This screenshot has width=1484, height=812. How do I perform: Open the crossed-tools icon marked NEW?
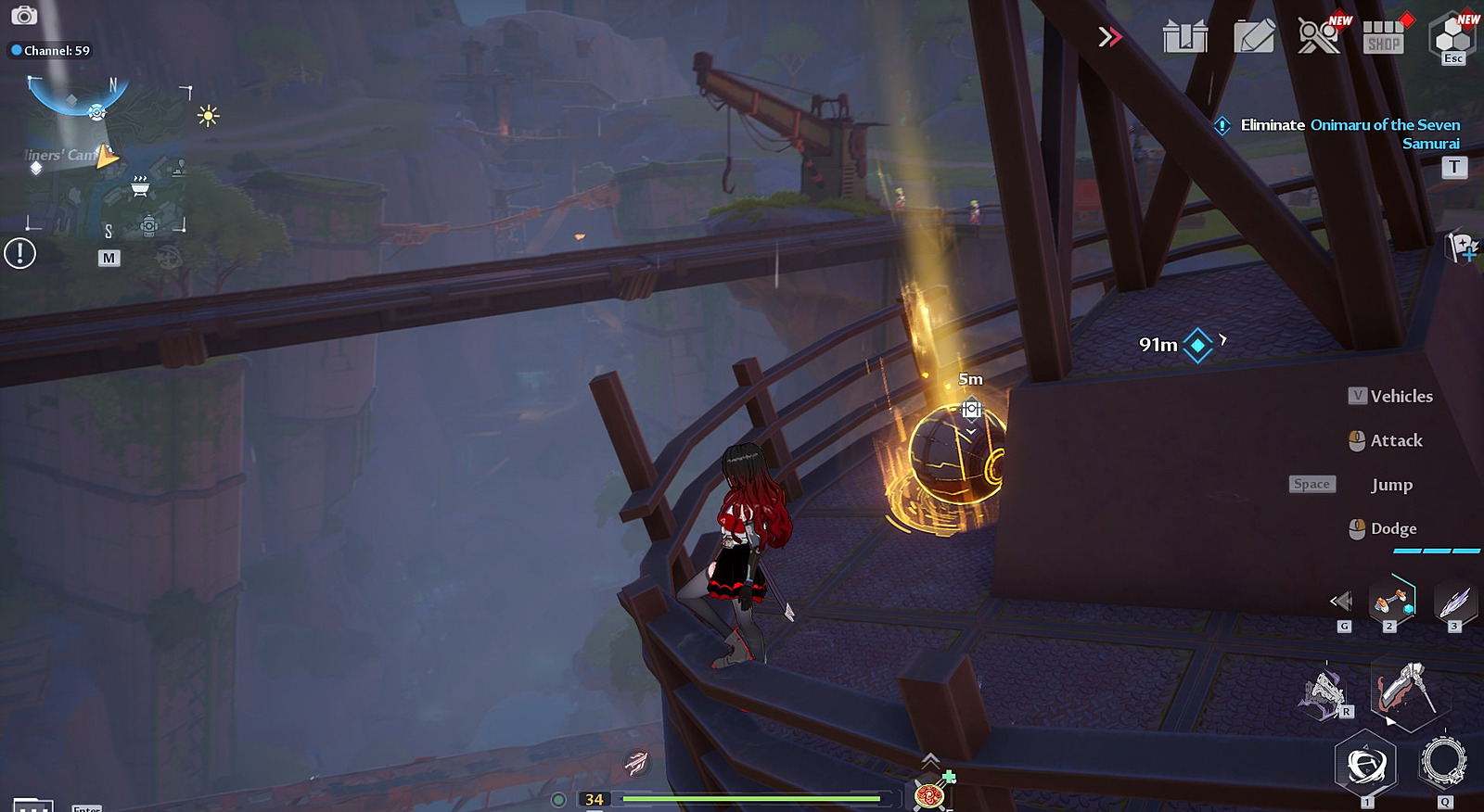coord(1318,37)
